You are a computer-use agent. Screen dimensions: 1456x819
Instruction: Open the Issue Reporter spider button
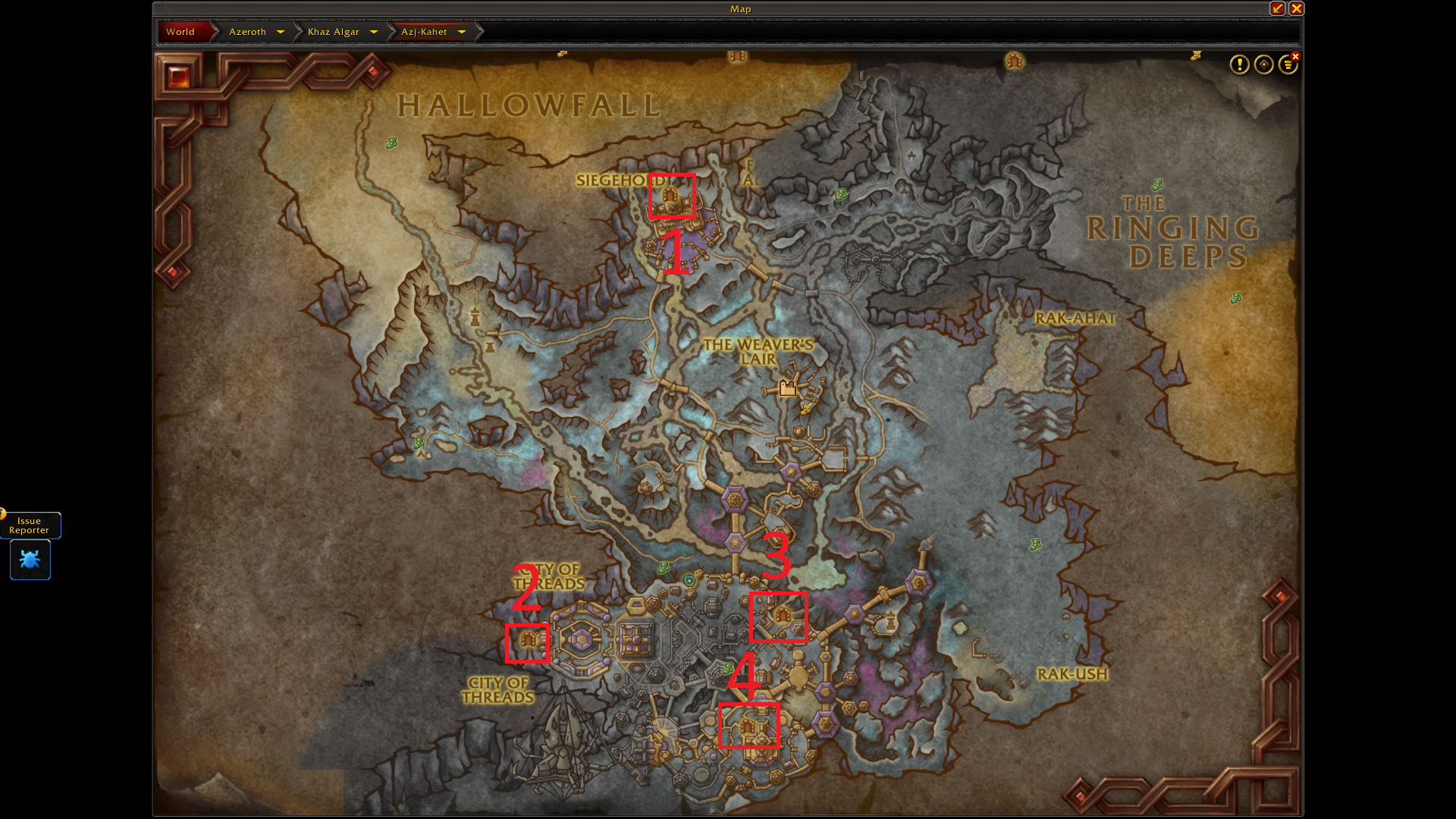coord(30,560)
